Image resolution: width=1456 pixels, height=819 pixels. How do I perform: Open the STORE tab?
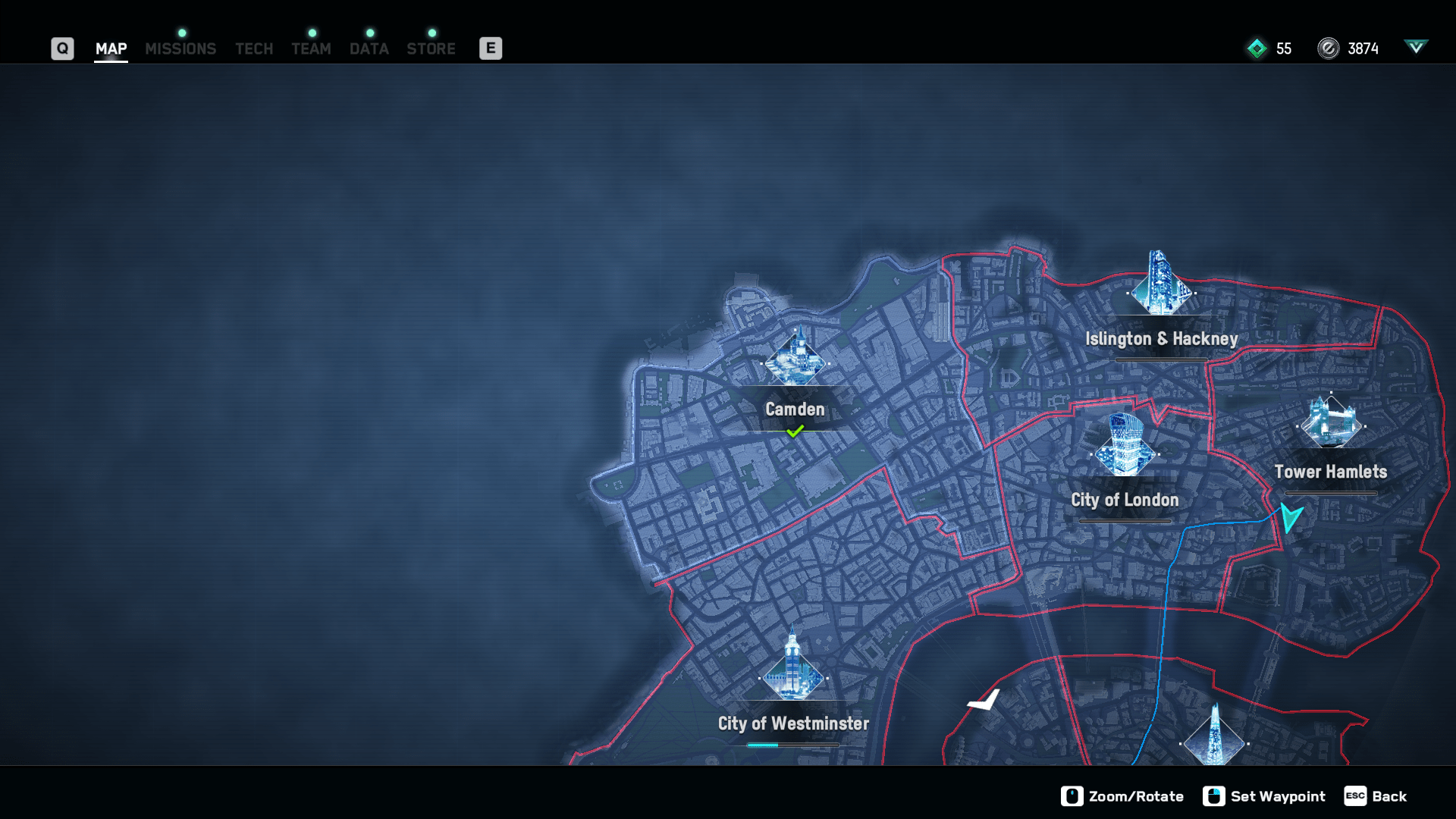click(431, 49)
